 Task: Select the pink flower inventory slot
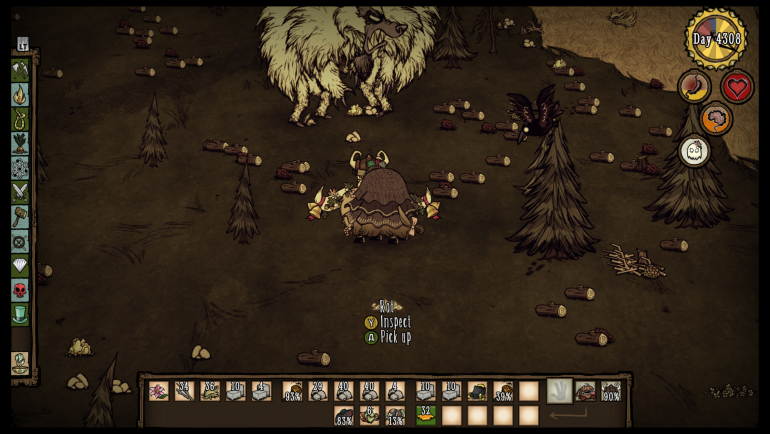158,391
